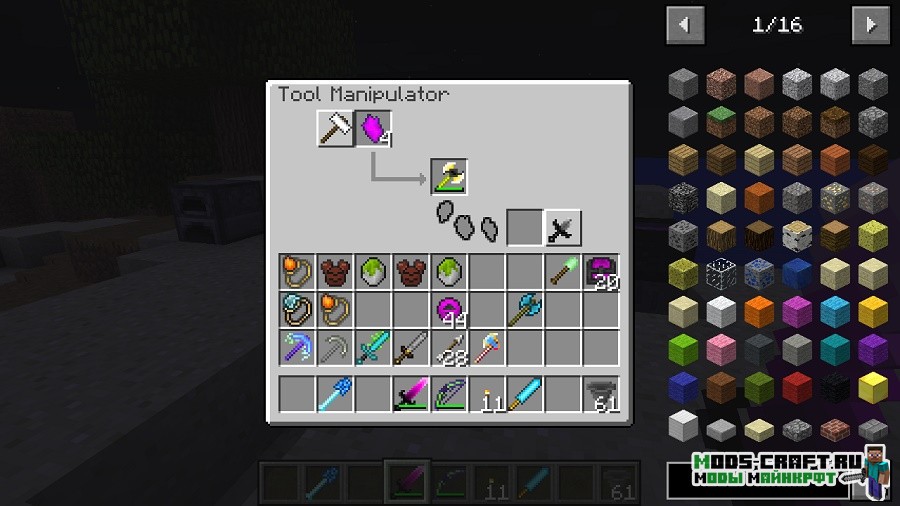Grab the magenta ring stack of 44
The width and height of the screenshot is (900, 506).
[449, 310]
